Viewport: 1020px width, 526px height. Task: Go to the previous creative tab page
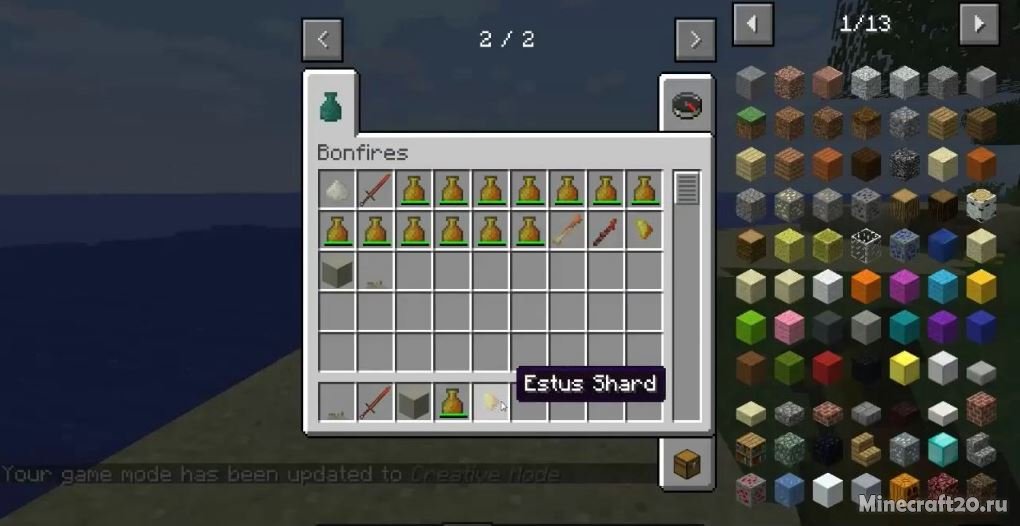tap(322, 40)
